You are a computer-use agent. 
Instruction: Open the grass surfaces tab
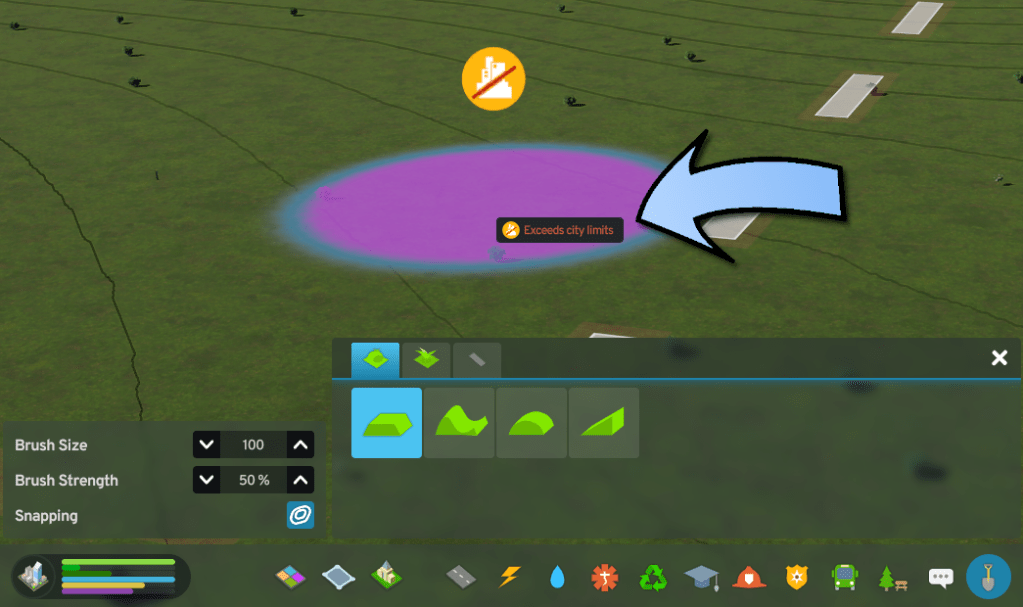[x=427, y=359]
